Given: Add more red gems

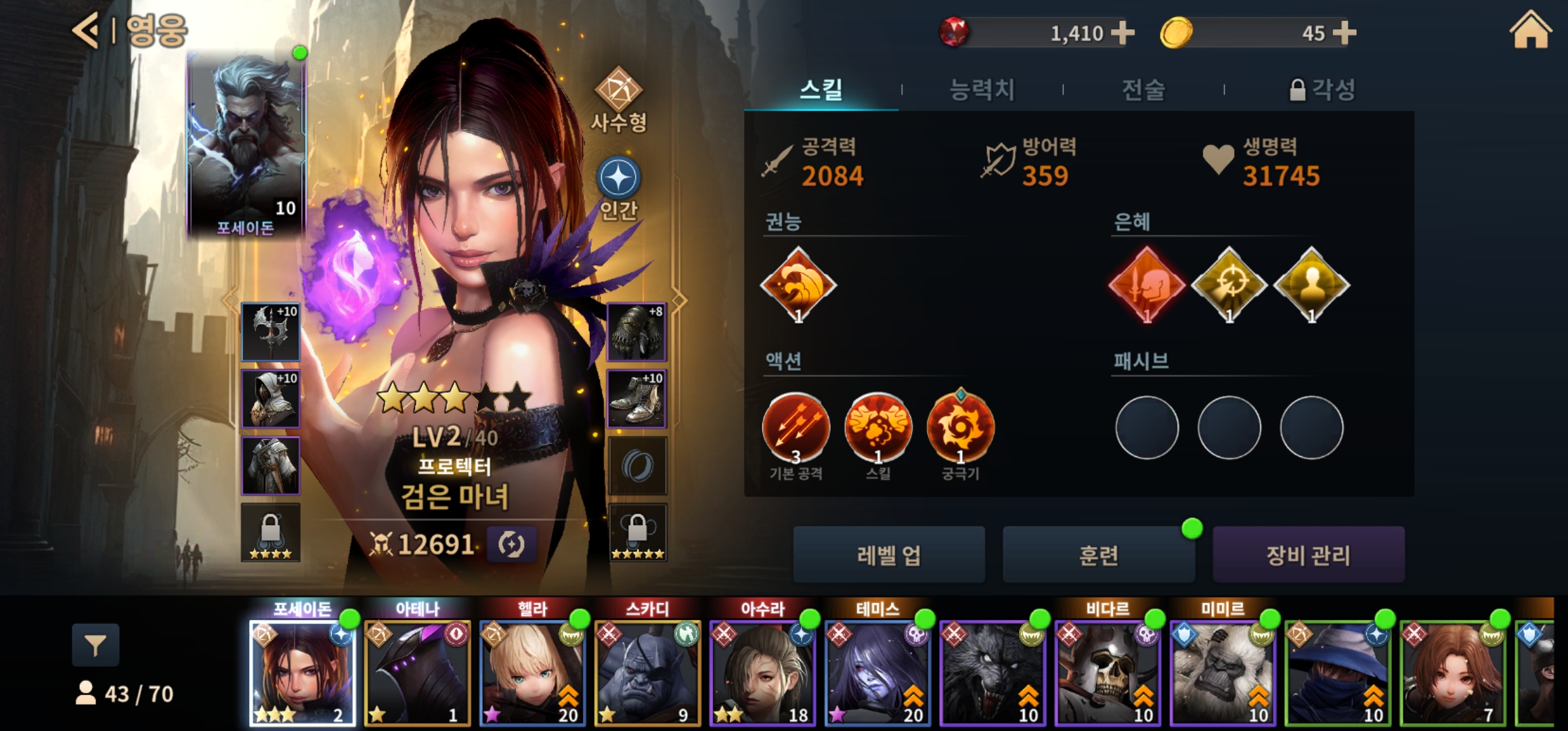Looking at the screenshot, I should (x=1123, y=32).
